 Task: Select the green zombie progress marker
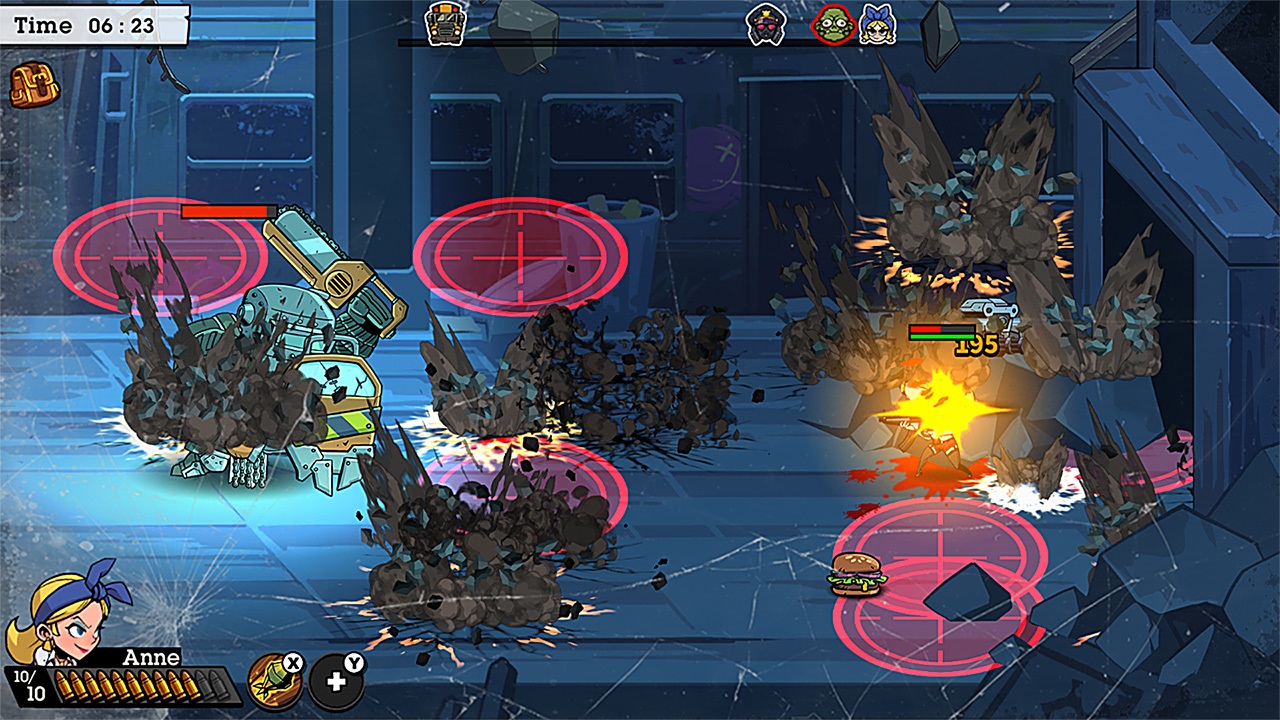click(832, 24)
